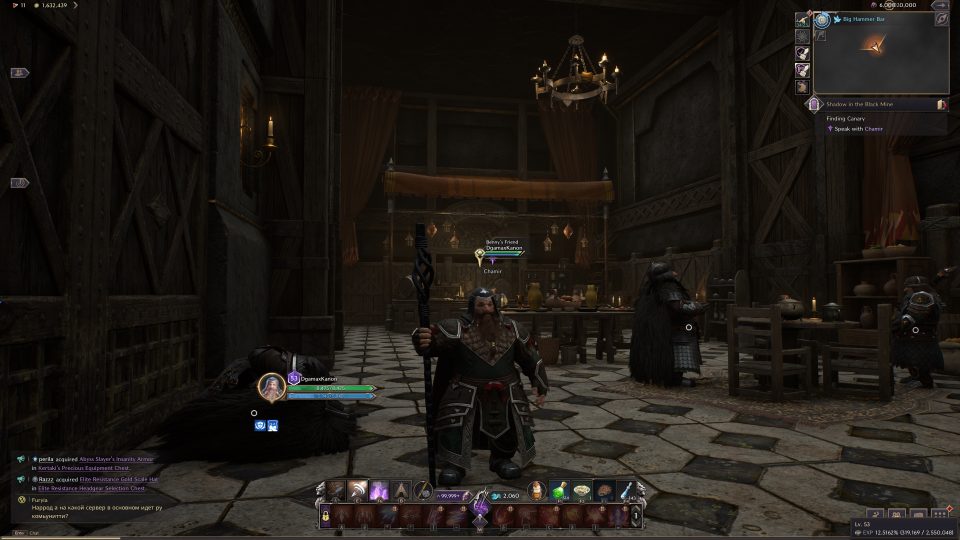Use the green potion flask item
Image resolution: width=960 pixels, height=540 pixels.
562,491
